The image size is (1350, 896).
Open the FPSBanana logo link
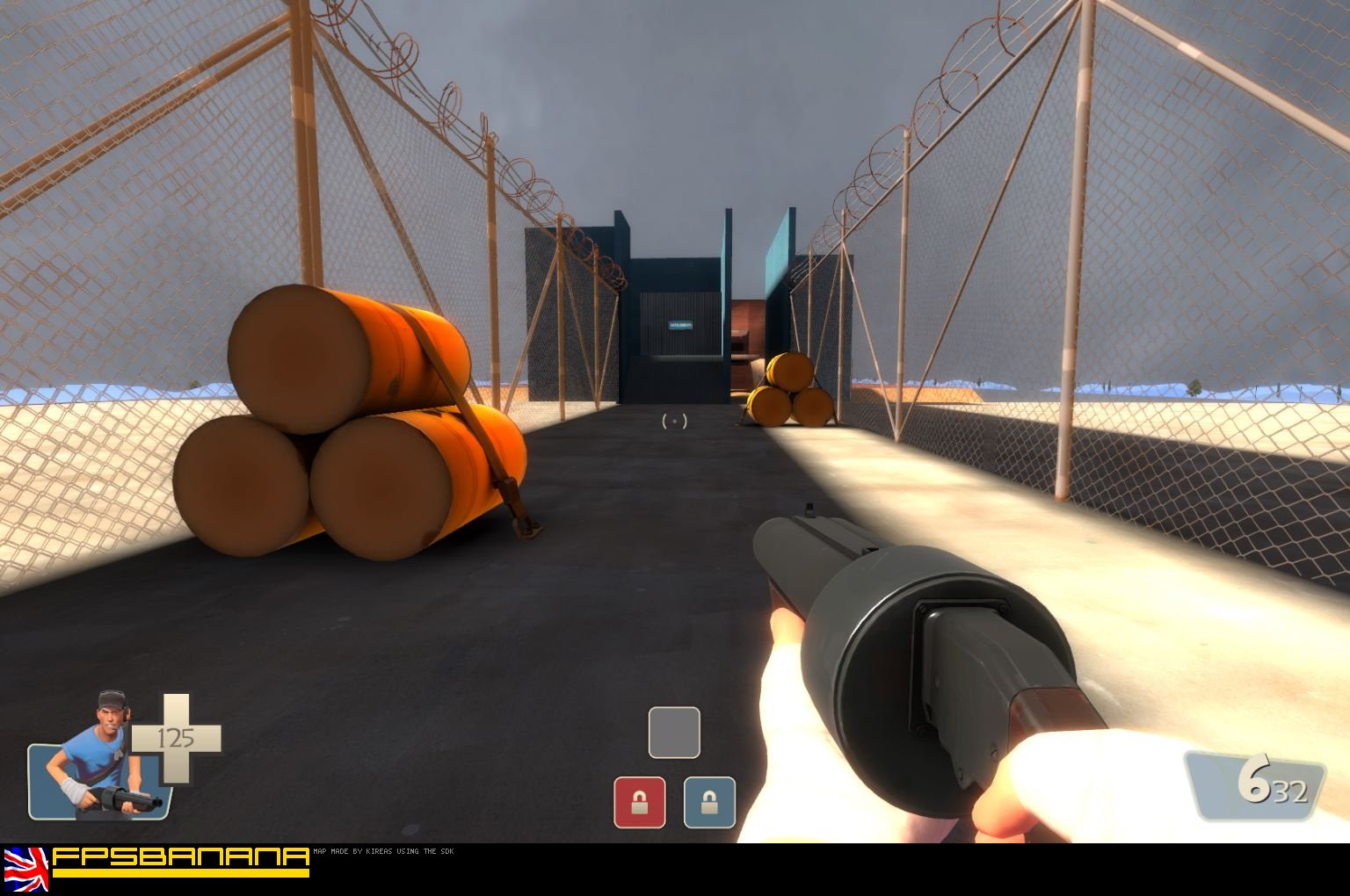[180, 861]
